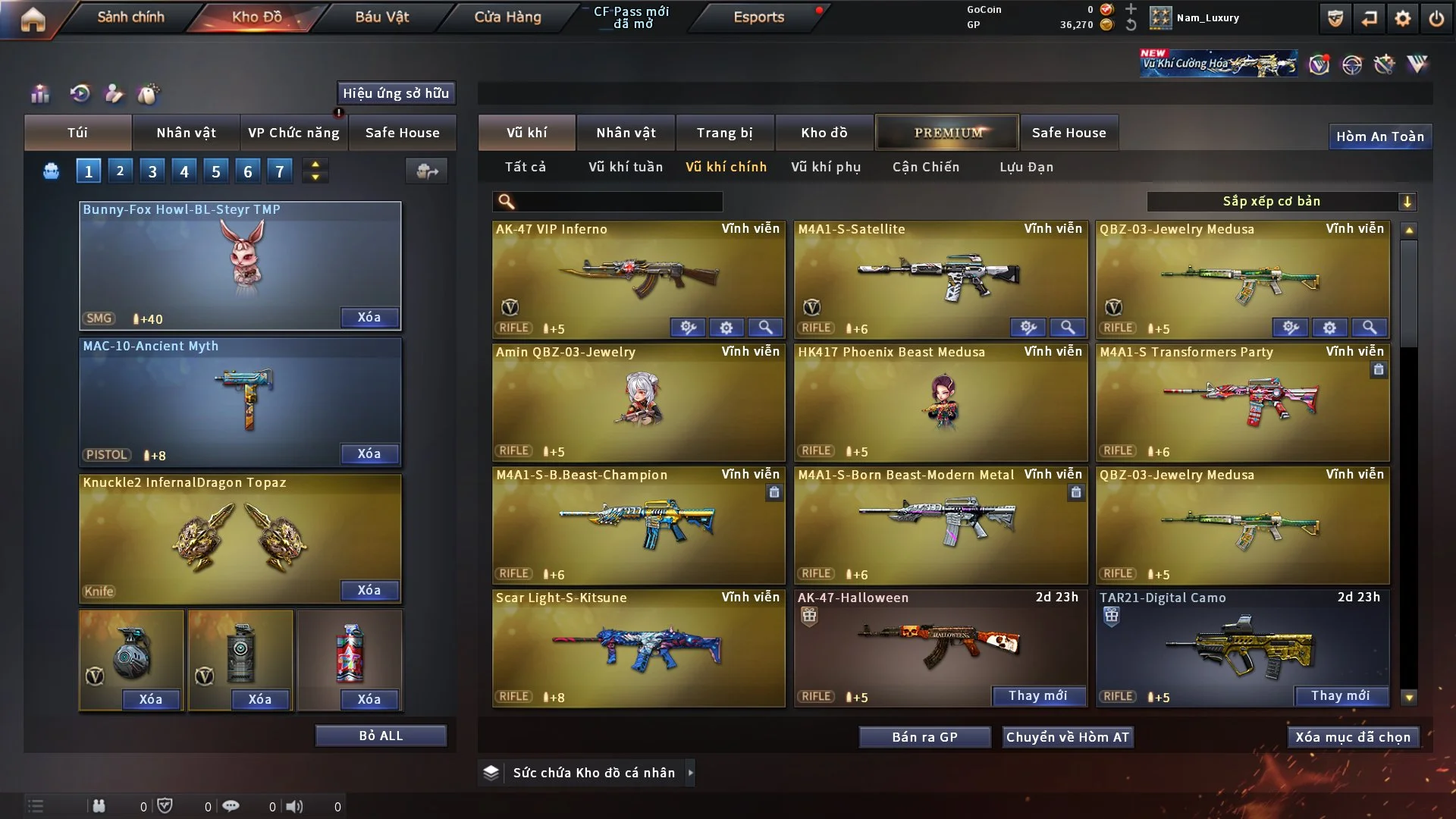Open the gear settings icon
The height and width of the screenshot is (819, 1456).
[x=1403, y=18]
